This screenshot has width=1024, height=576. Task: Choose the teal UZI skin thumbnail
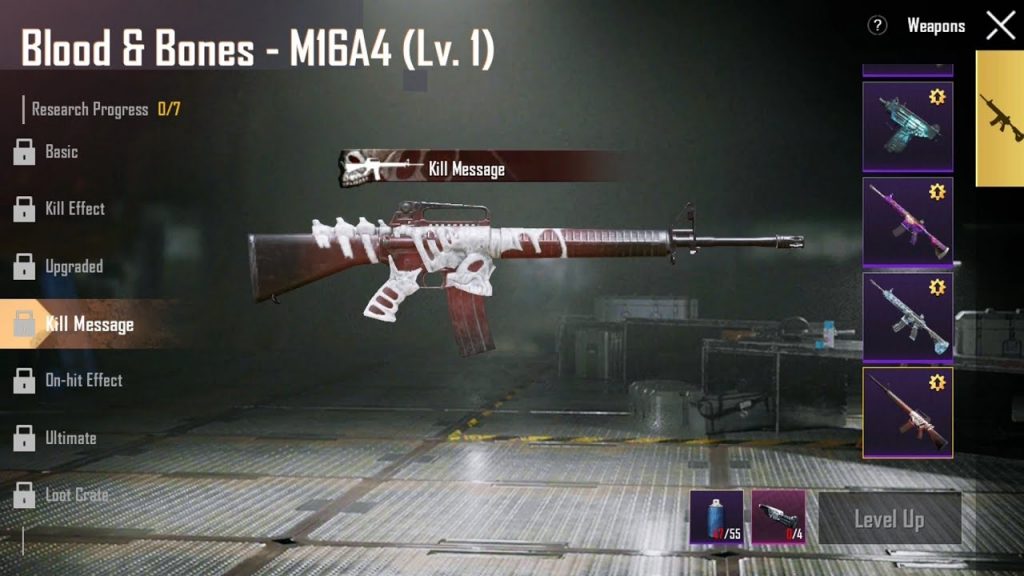point(907,126)
